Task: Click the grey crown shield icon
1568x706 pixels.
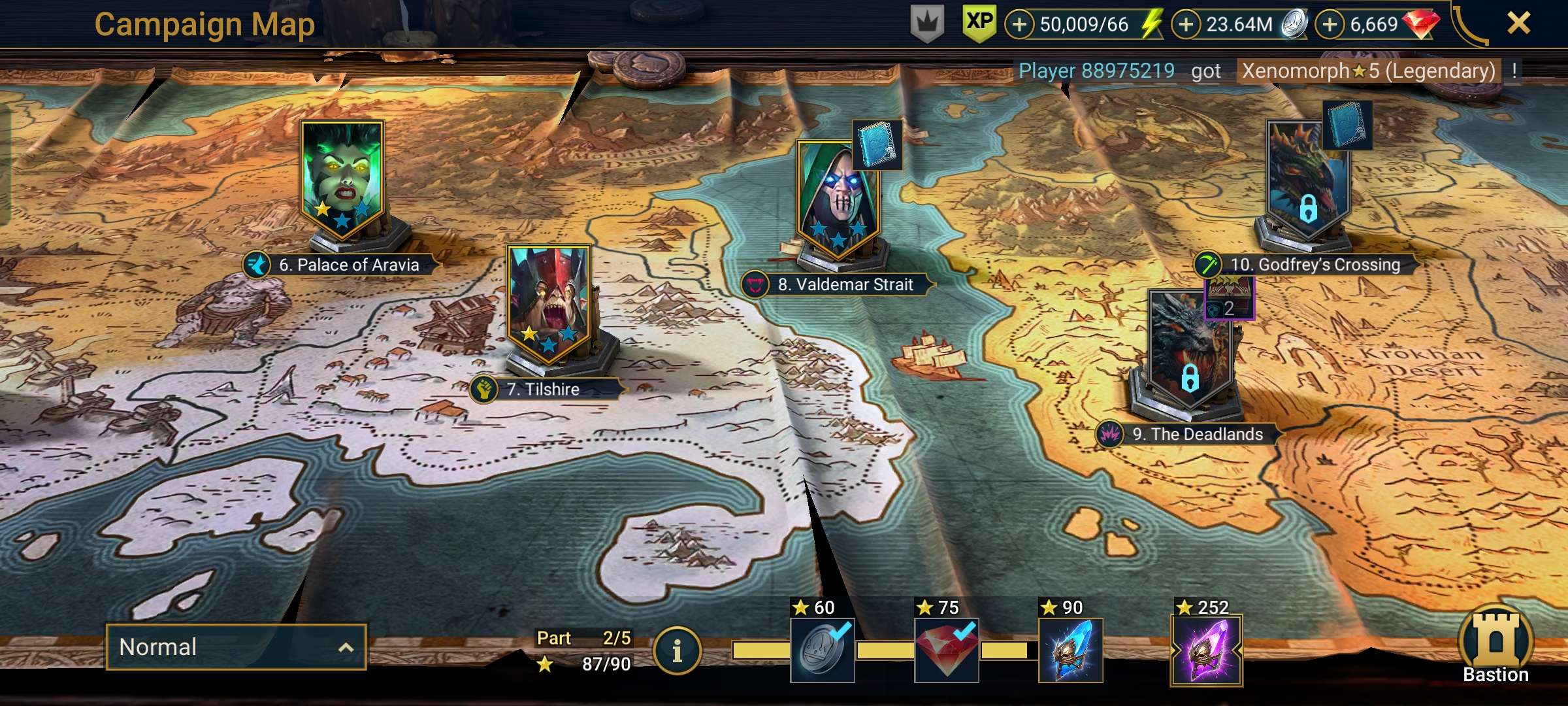Action: click(927, 25)
